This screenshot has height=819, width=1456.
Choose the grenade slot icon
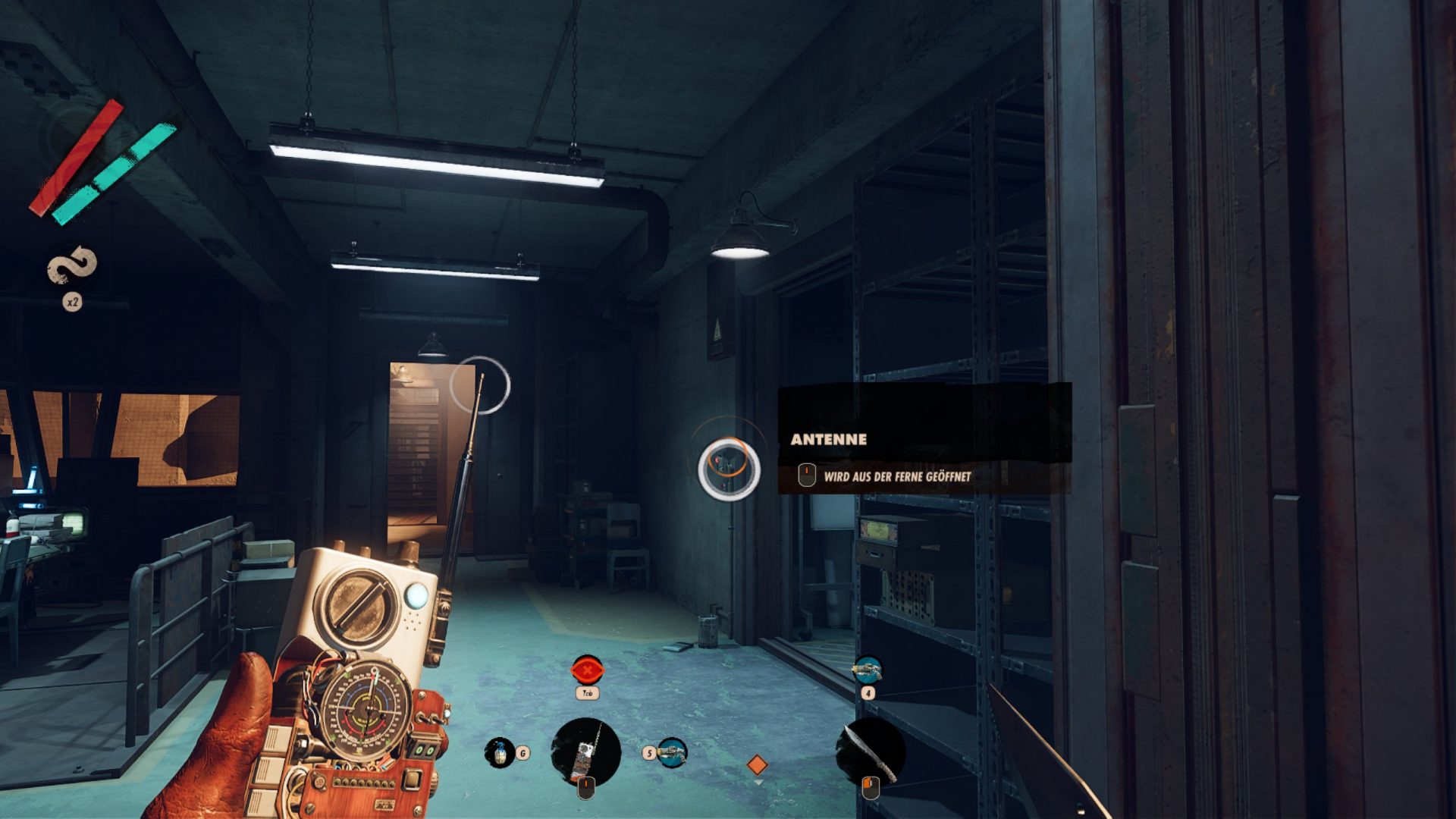click(x=500, y=752)
